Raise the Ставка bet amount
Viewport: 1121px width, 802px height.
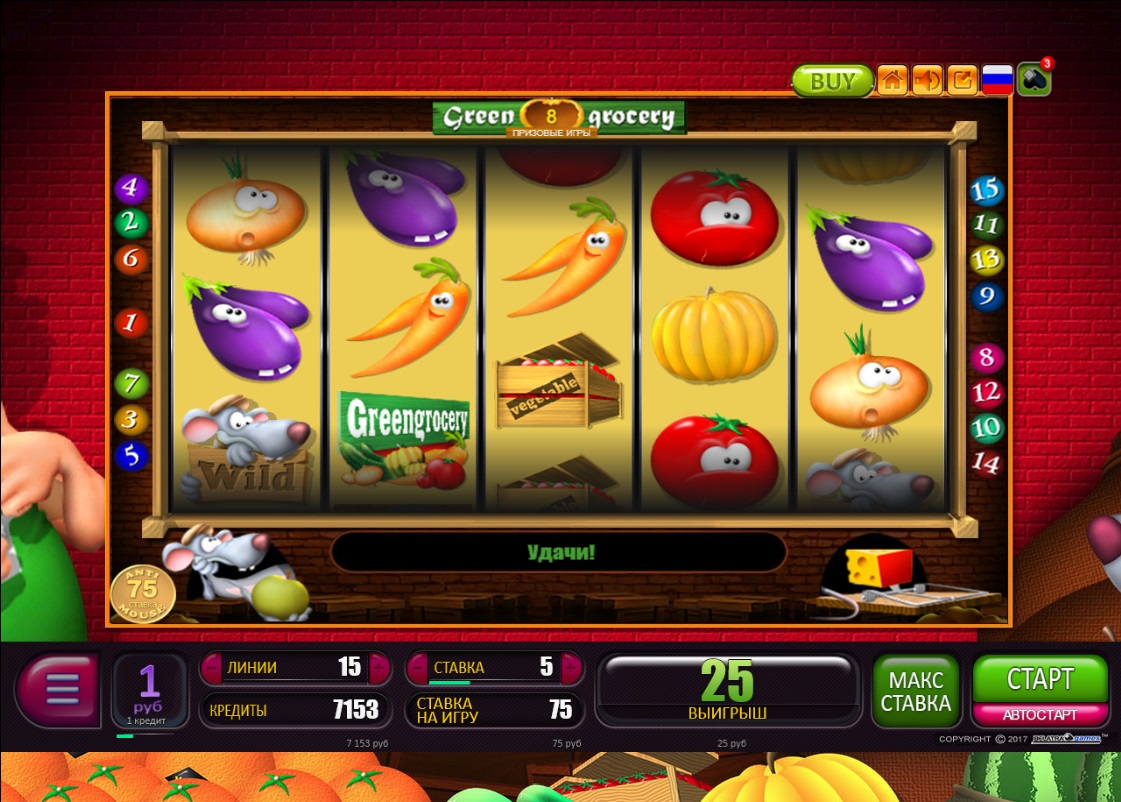572,667
